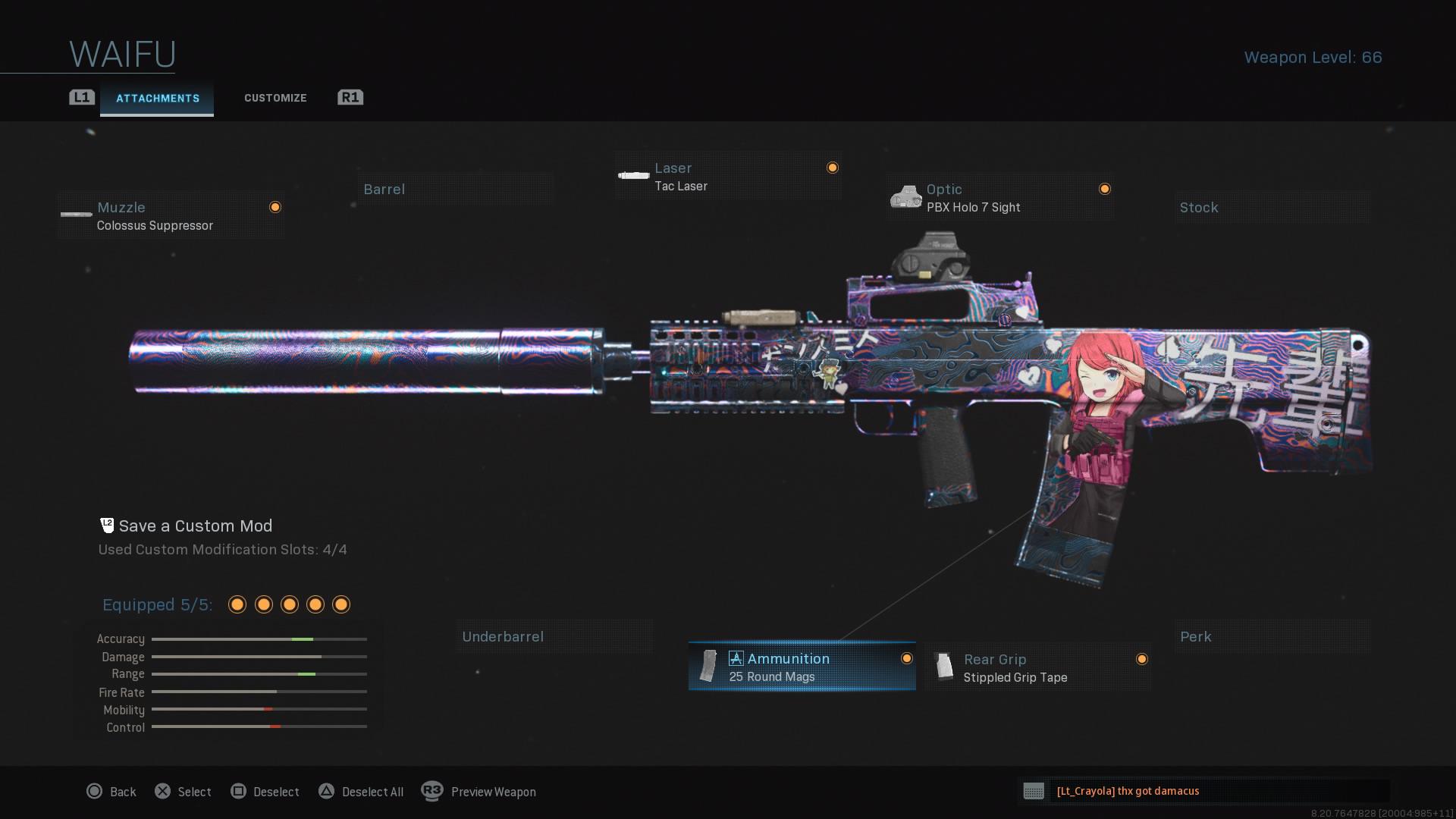Click the orange dot on the Optic slot
This screenshot has height=819, width=1456.
(x=1105, y=188)
